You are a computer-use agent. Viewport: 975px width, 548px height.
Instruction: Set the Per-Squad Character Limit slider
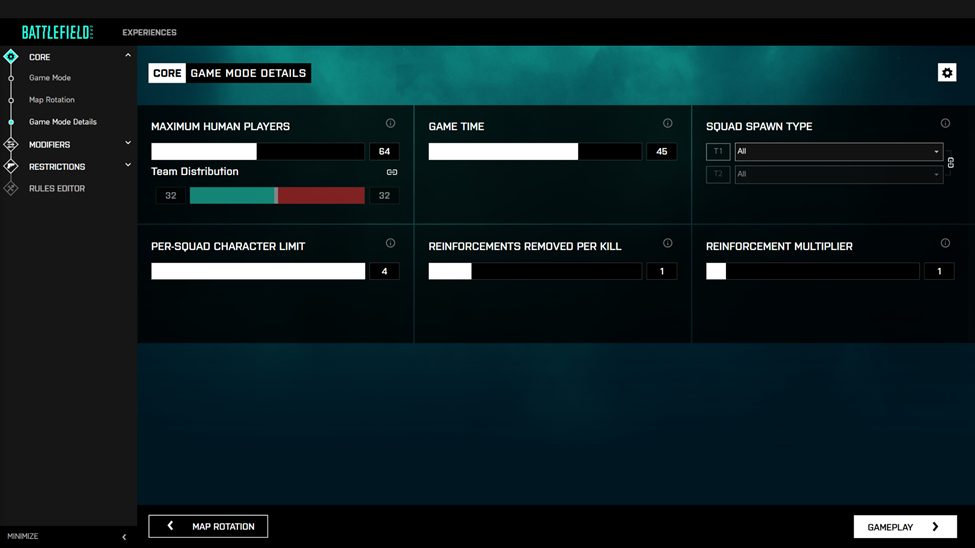pos(258,271)
